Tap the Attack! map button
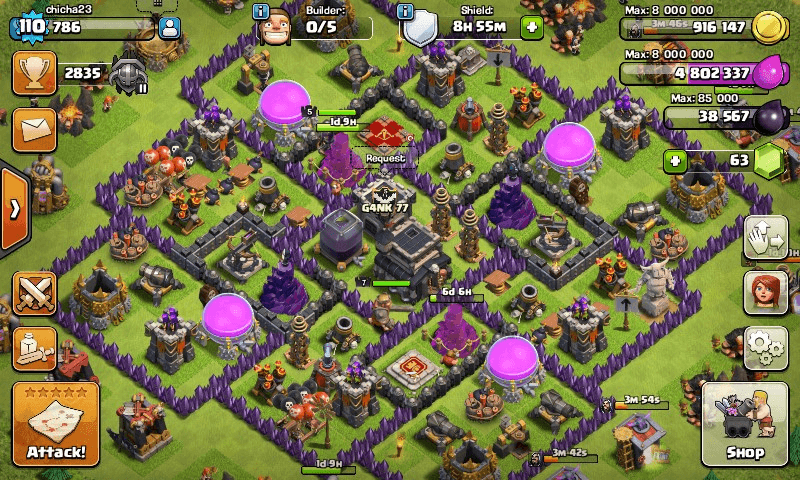800x480 pixels. point(48,425)
